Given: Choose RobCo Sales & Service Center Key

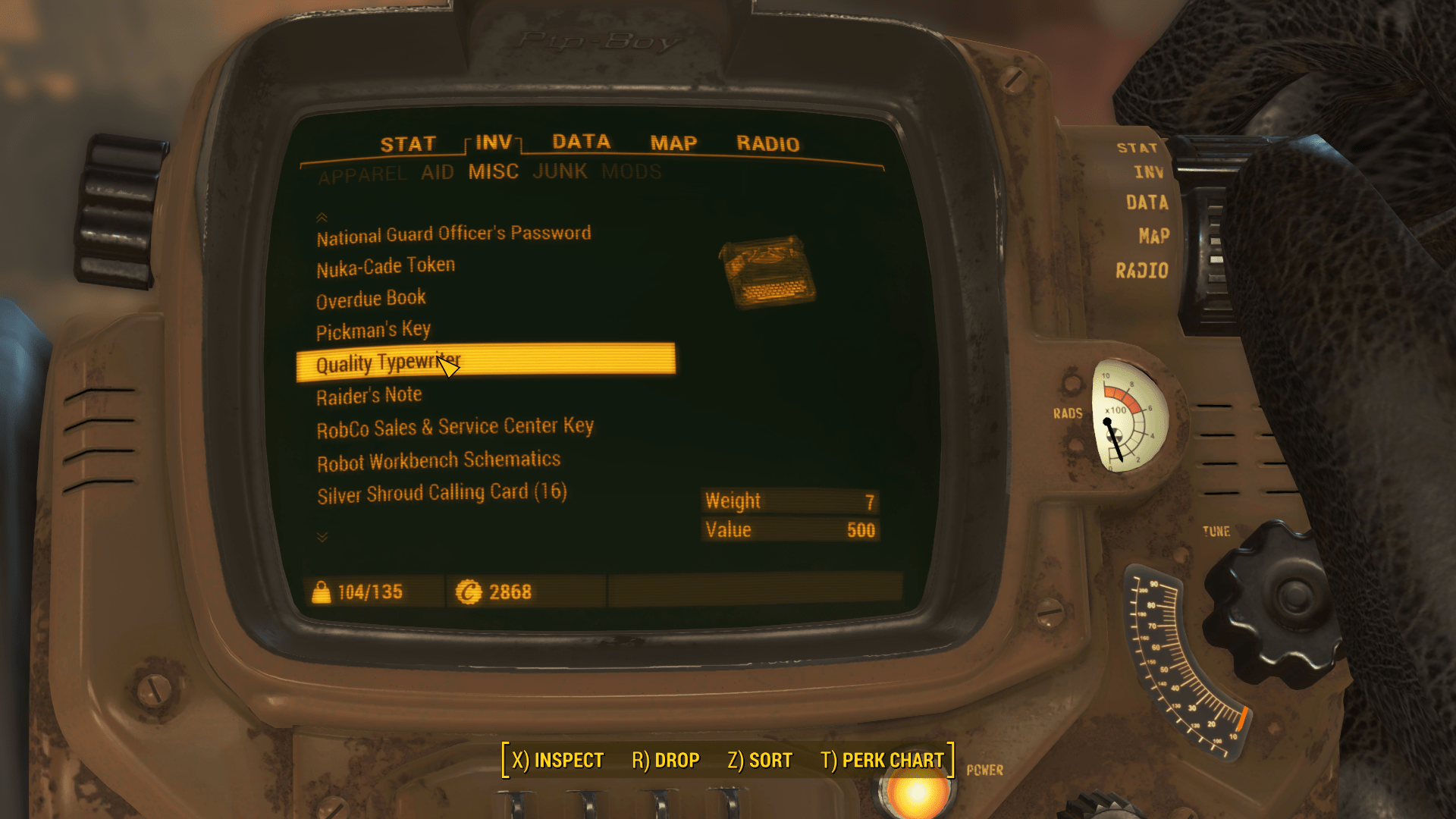Looking at the screenshot, I should point(455,428).
